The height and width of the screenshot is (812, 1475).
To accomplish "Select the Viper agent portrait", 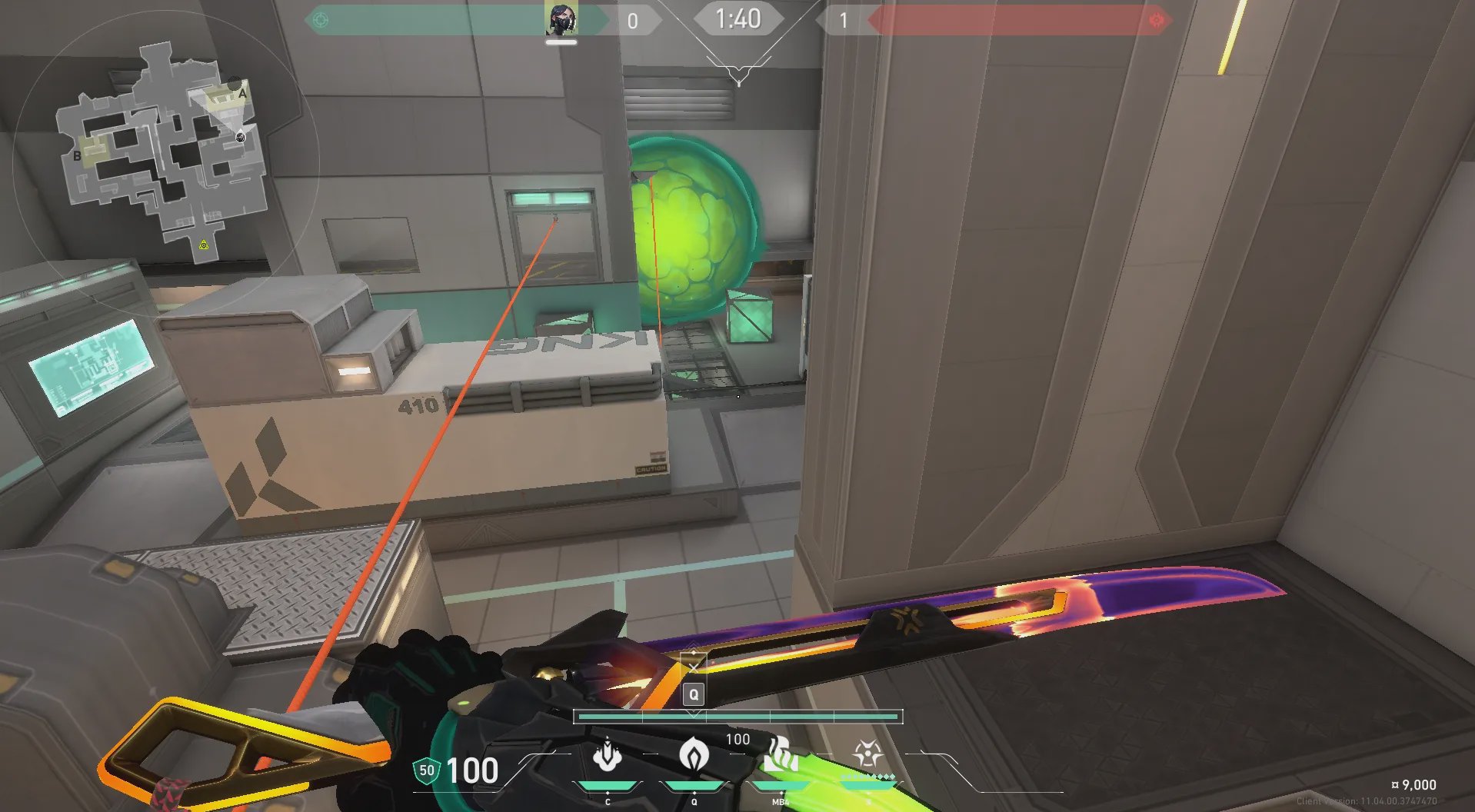I will click(x=561, y=19).
